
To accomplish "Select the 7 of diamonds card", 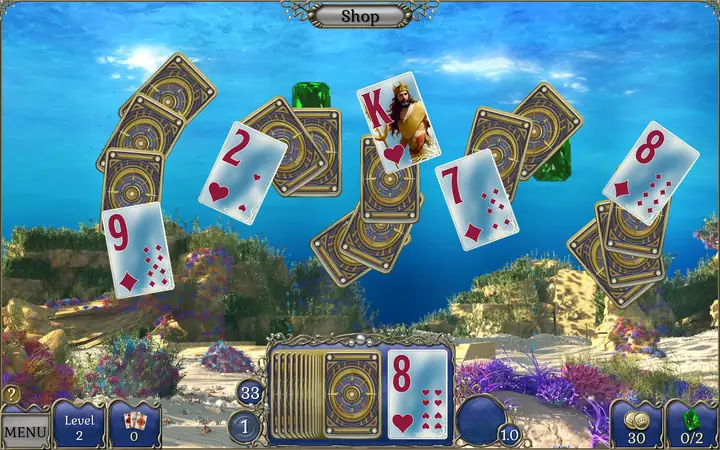I will 477,200.
